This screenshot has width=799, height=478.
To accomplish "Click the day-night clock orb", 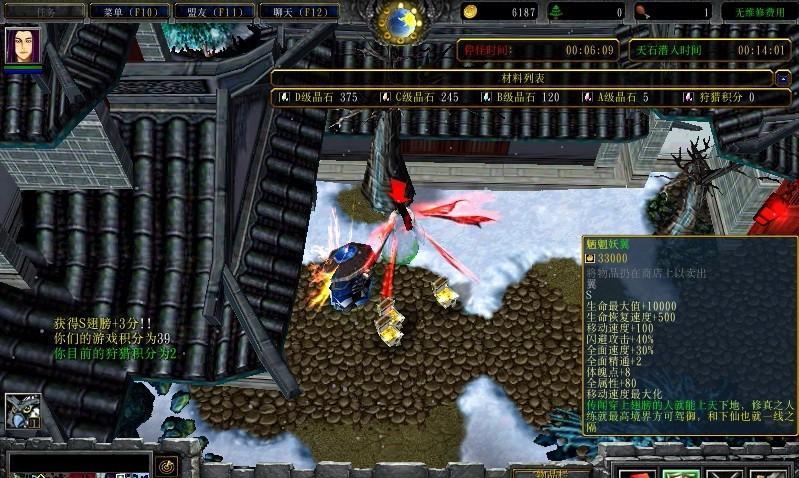I will [403, 19].
